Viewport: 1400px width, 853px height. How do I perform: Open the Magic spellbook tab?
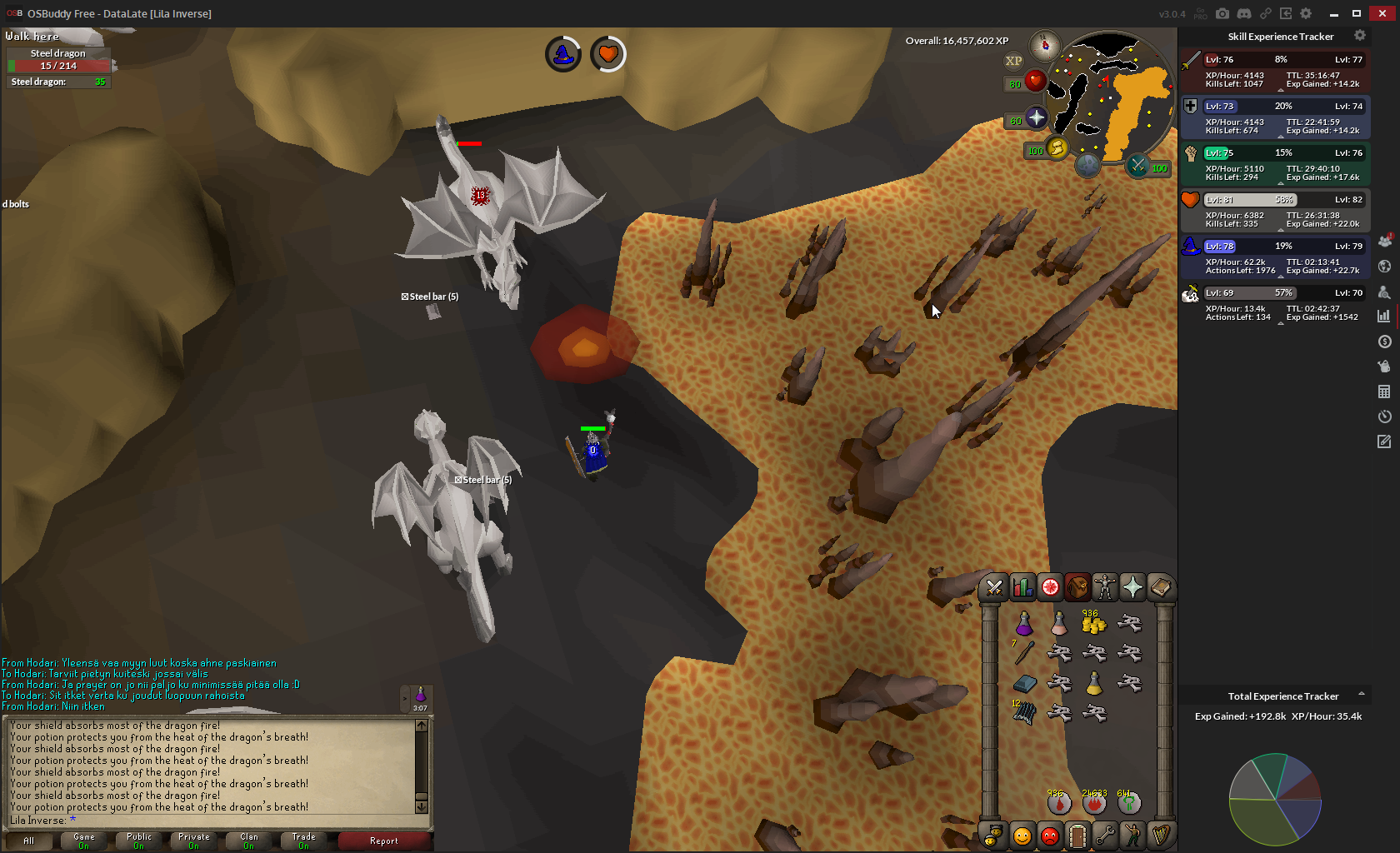(1160, 588)
